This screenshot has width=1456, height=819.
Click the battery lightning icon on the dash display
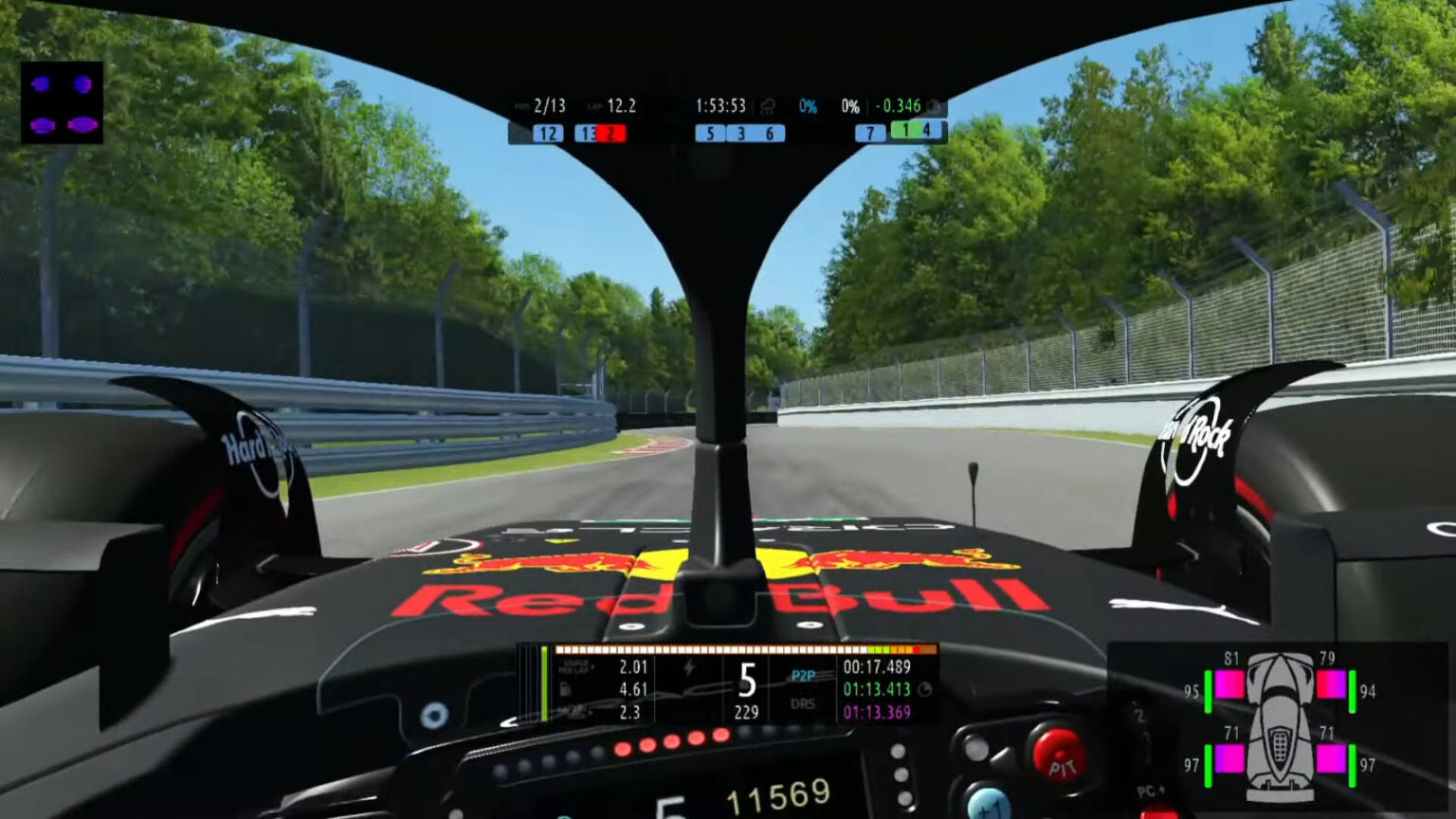688,668
